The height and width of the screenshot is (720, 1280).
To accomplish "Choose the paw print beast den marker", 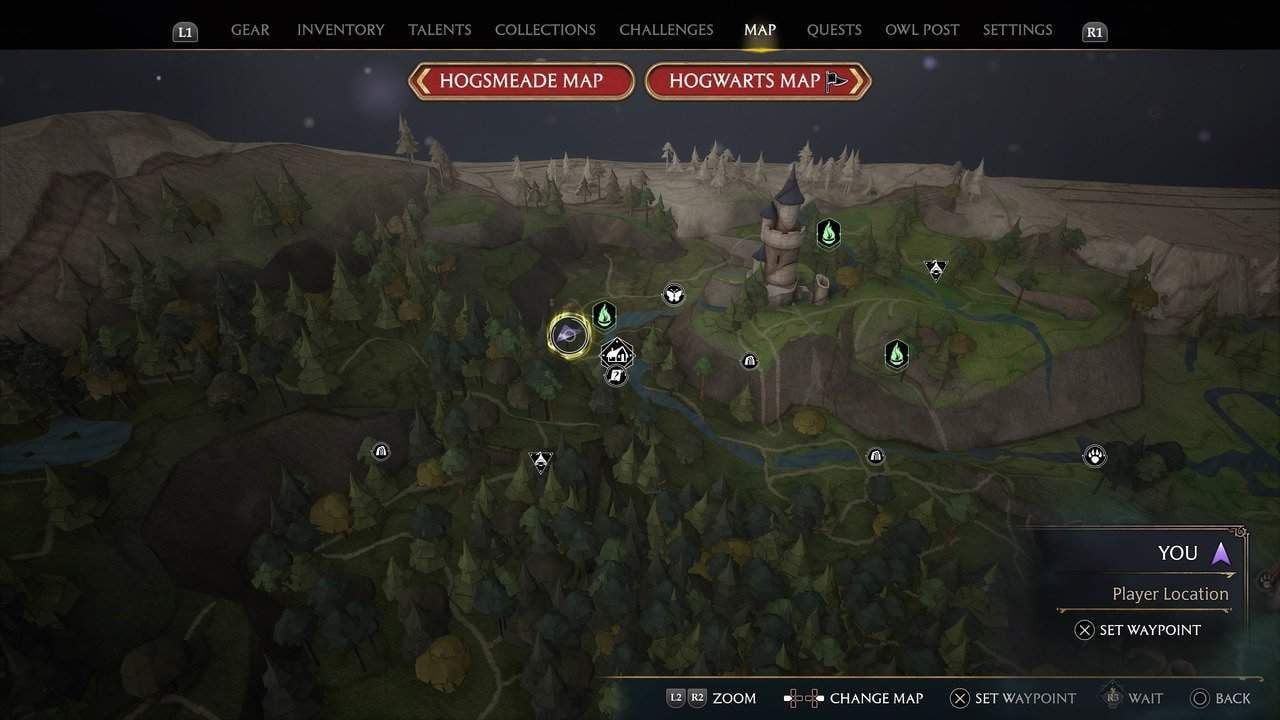I will [1095, 456].
